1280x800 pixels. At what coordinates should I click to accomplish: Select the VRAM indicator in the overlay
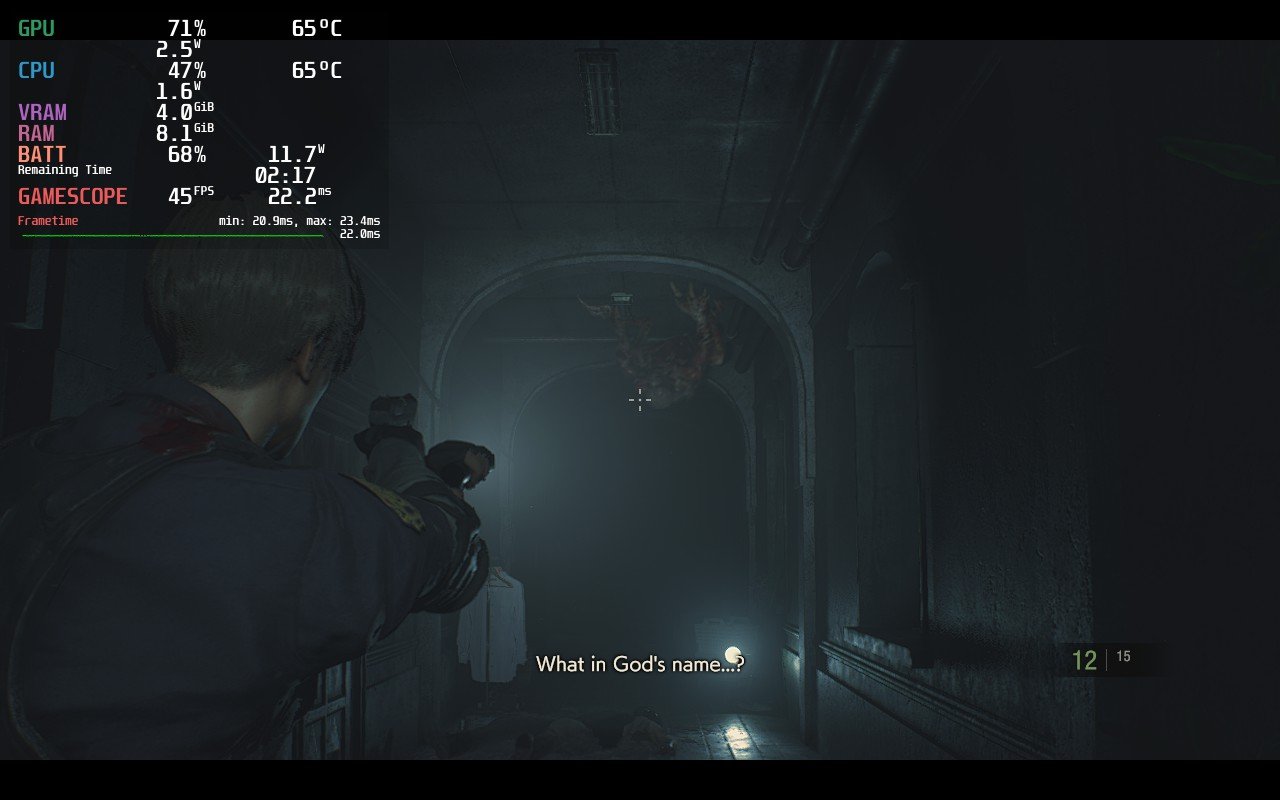point(43,112)
